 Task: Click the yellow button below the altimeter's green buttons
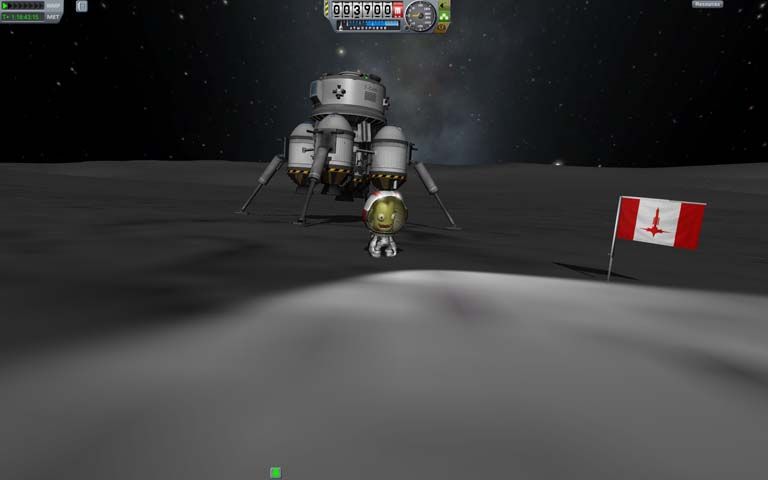point(444,26)
